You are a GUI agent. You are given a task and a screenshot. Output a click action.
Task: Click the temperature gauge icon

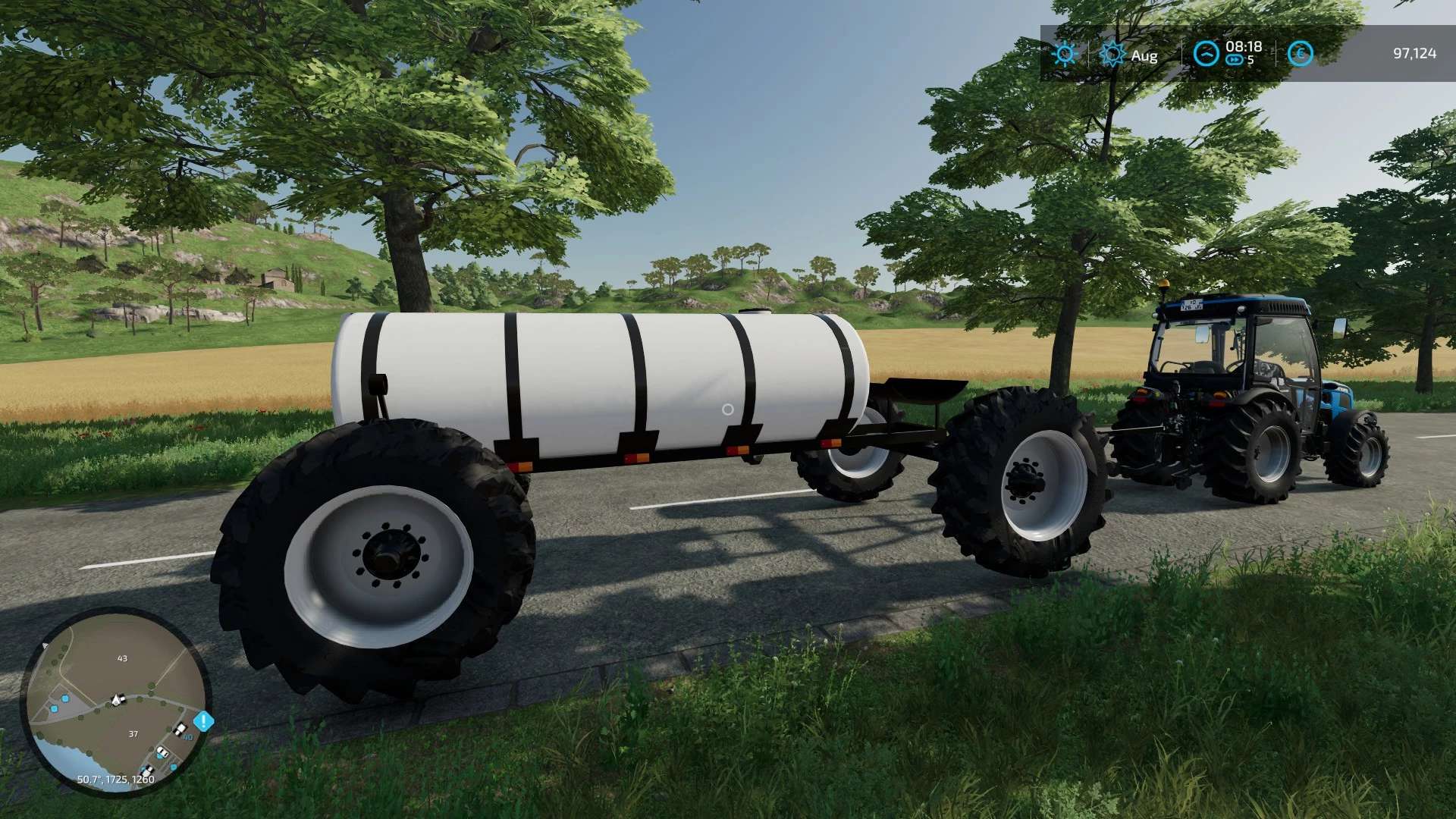coord(1206,52)
